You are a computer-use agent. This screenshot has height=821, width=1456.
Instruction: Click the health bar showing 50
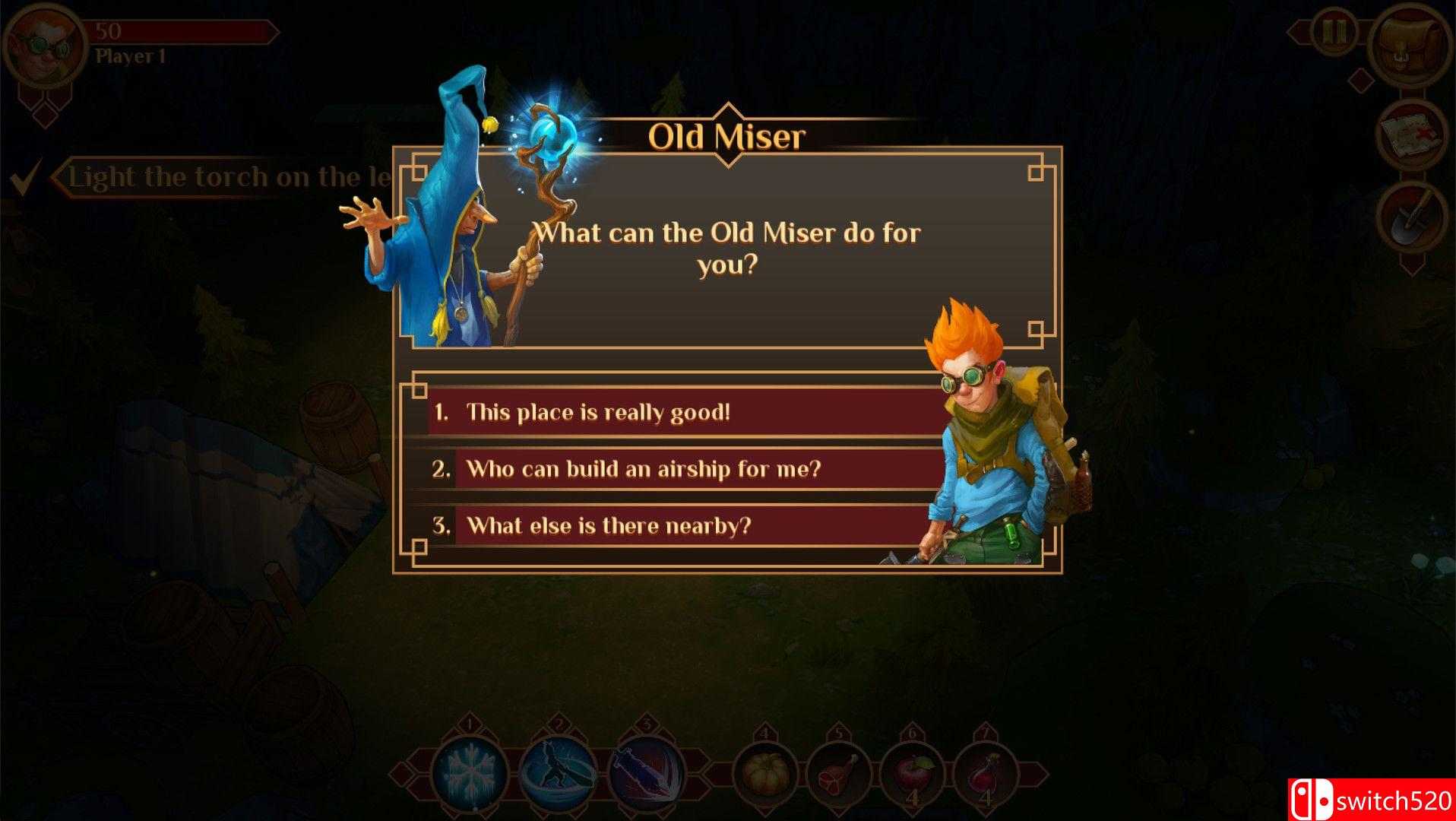click(x=182, y=32)
